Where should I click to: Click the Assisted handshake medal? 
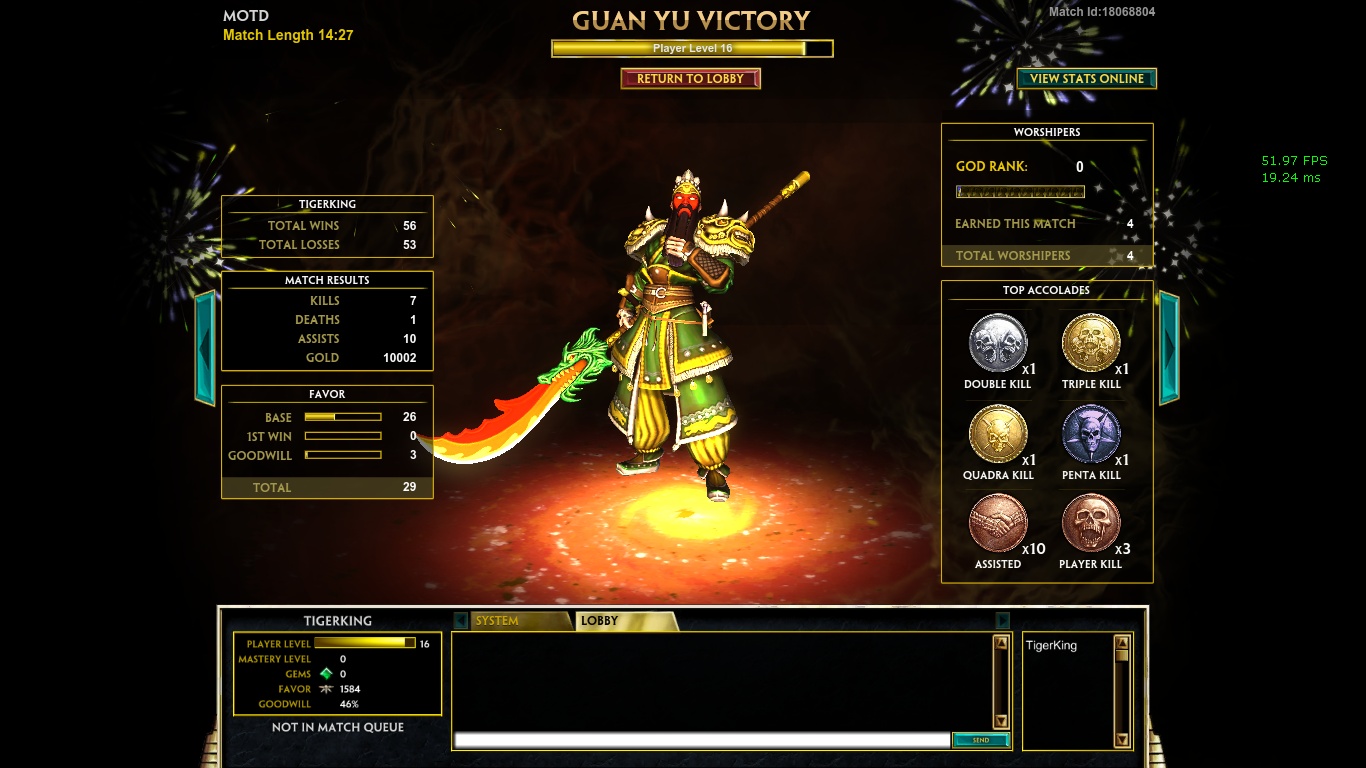click(998, 523)
